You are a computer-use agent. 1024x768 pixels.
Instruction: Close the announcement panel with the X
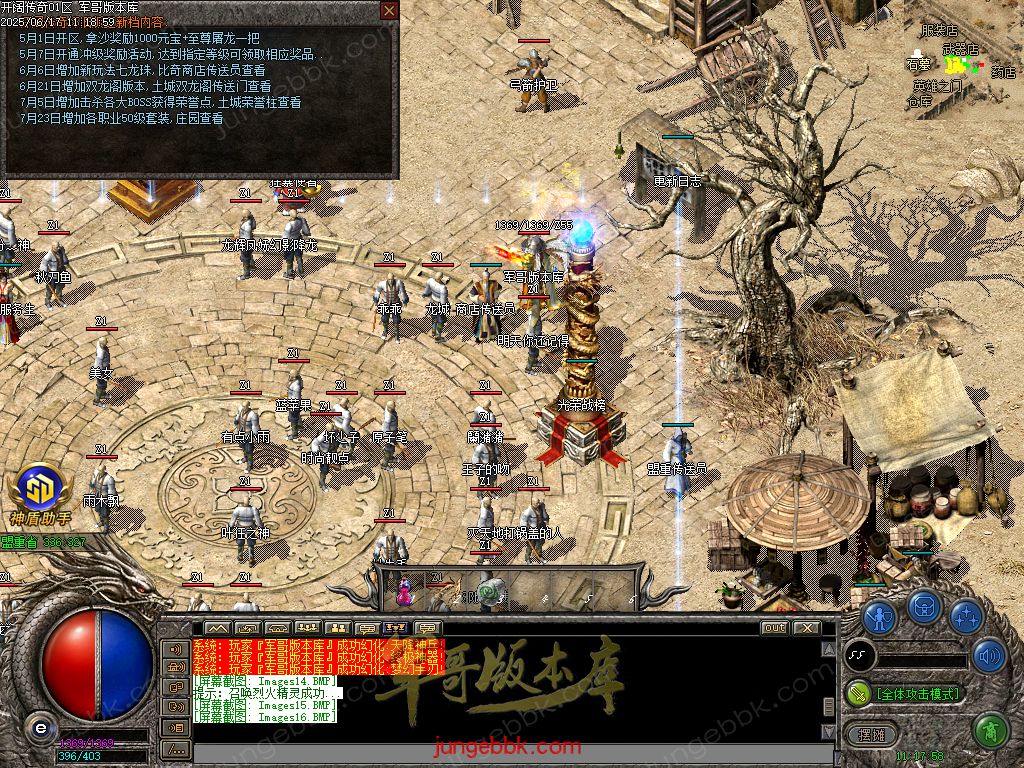point(389,11)
